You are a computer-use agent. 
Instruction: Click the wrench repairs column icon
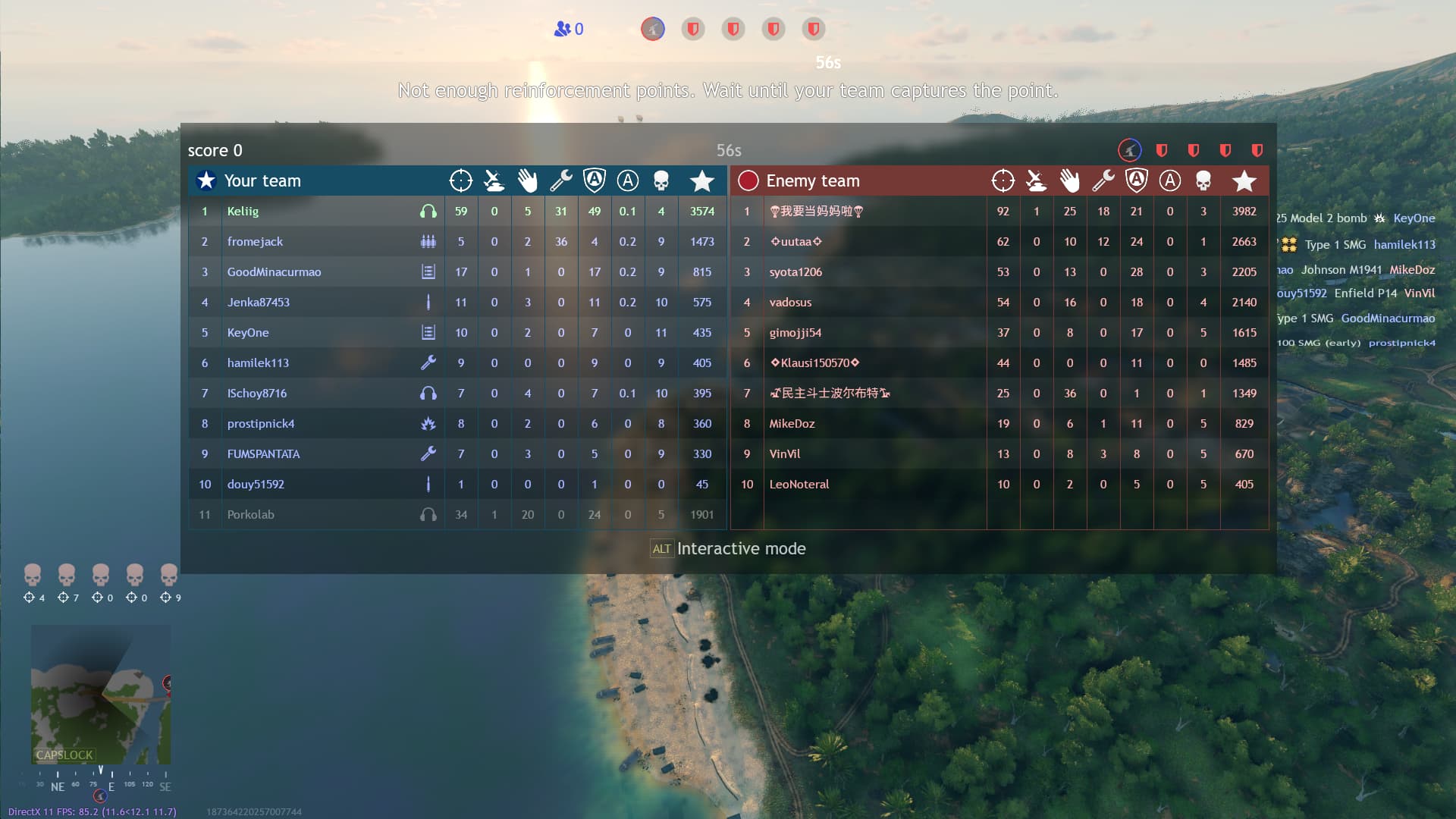(561, 180)
